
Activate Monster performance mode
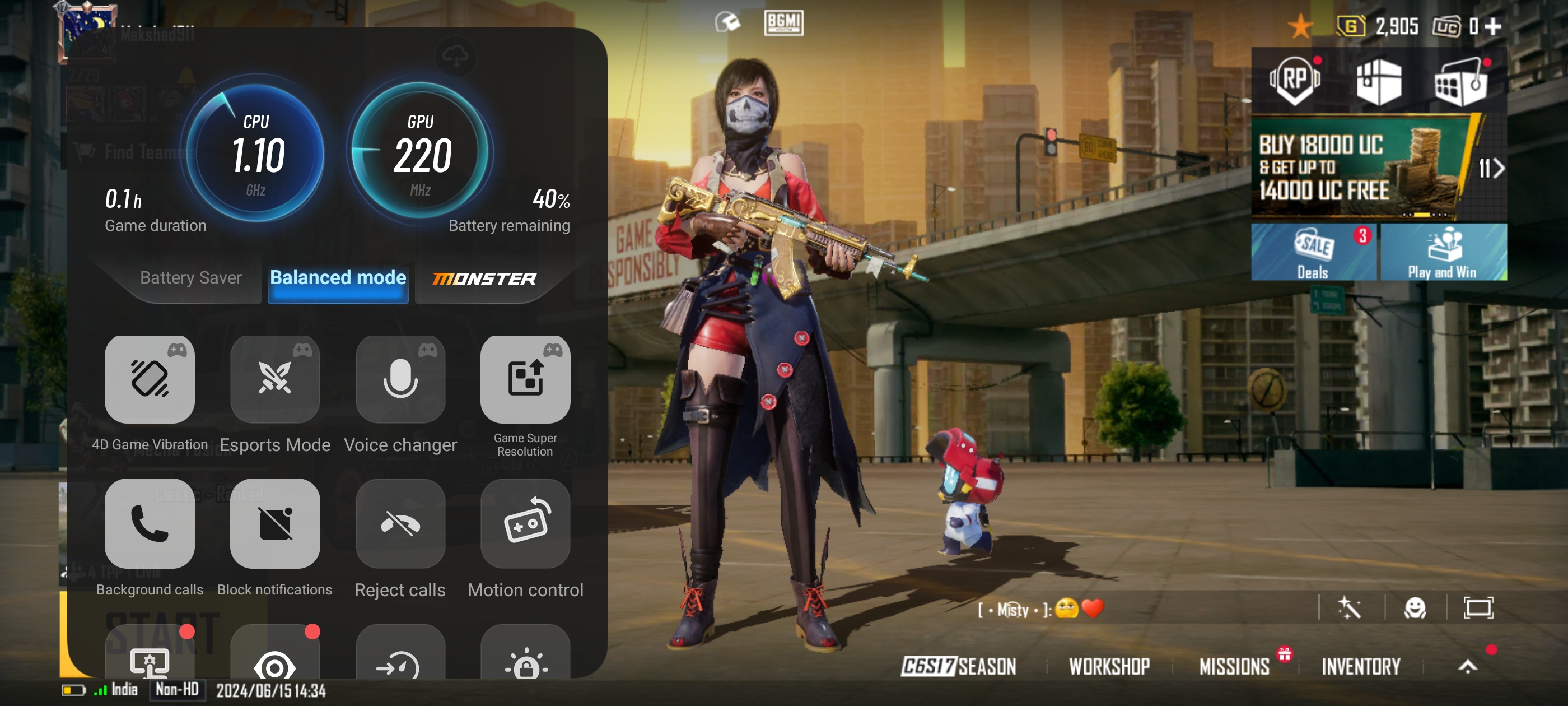(x=484, y=279)
